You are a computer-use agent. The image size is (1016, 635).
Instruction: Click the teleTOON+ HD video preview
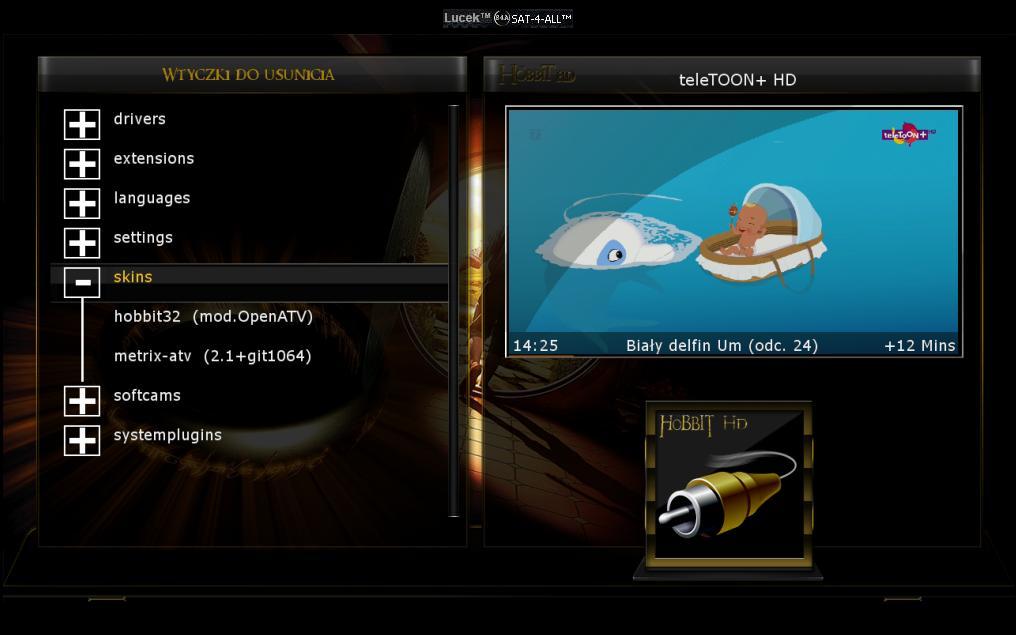click(x=733, y=221)
